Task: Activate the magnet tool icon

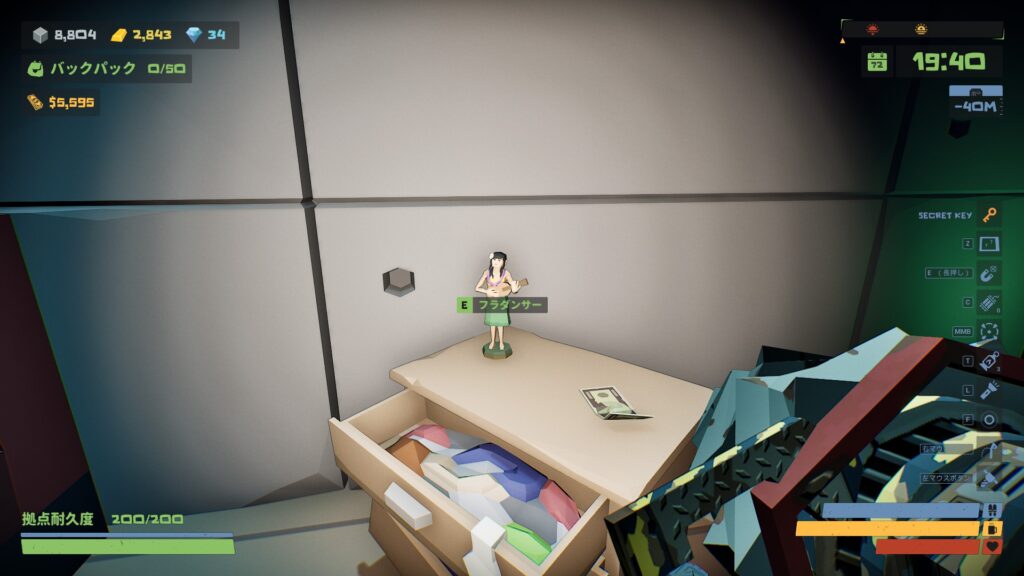Action: point(990,273)
